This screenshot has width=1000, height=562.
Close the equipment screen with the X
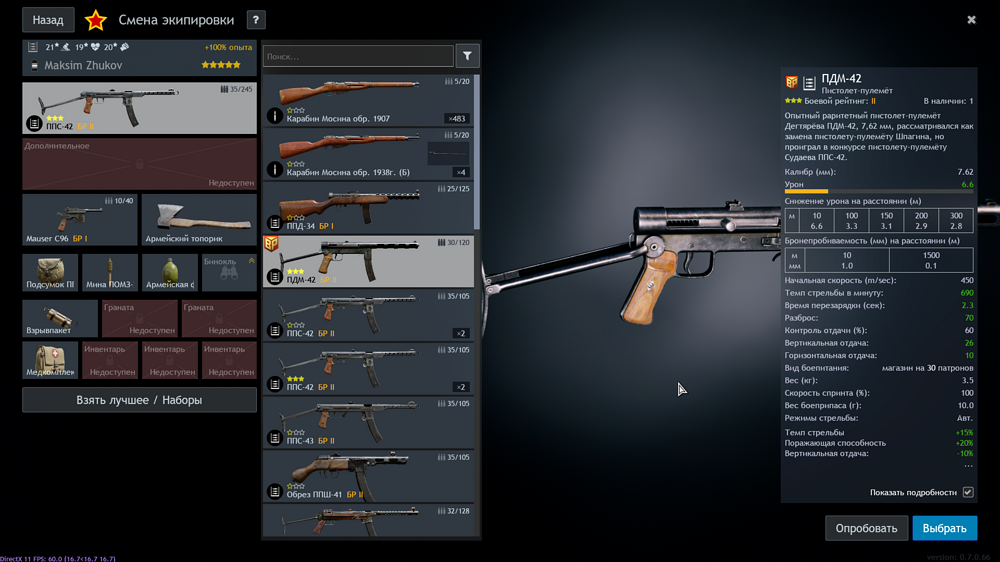point(971,19)
